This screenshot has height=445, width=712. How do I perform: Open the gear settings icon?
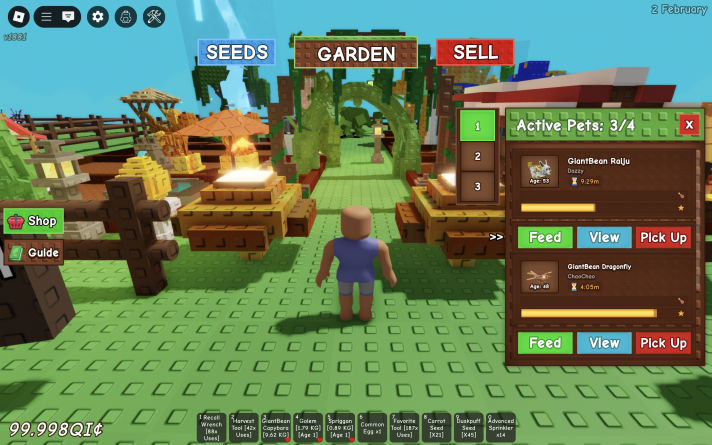(x=97, y=16)
